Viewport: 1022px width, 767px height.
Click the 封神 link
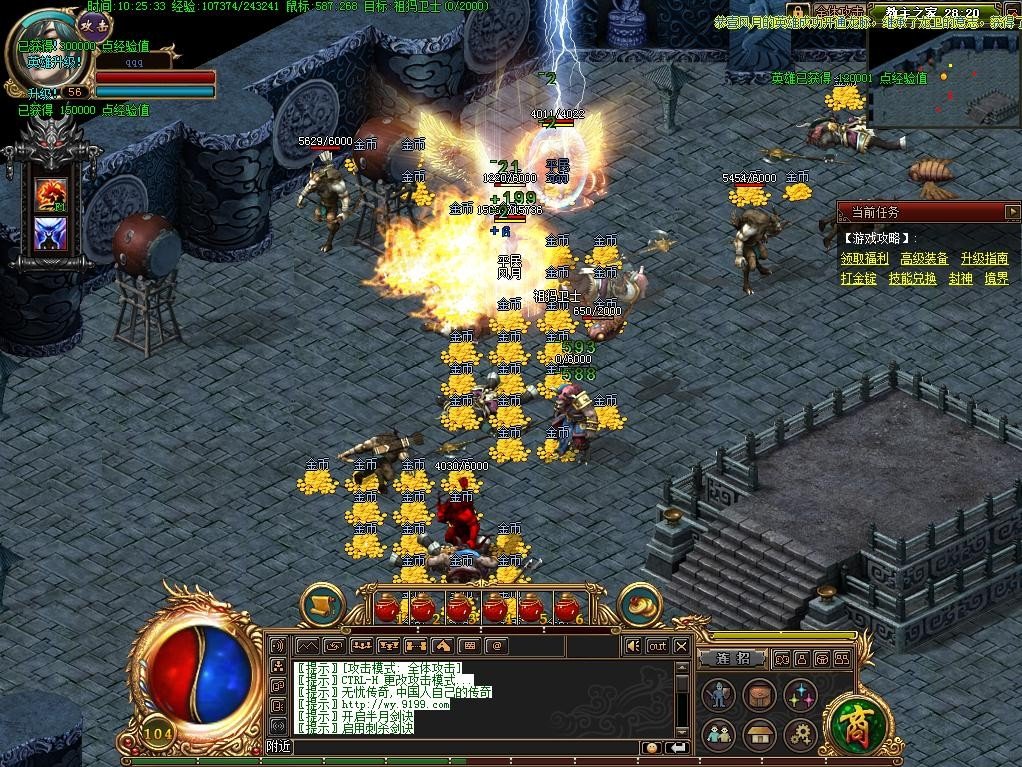coord(960,279)
